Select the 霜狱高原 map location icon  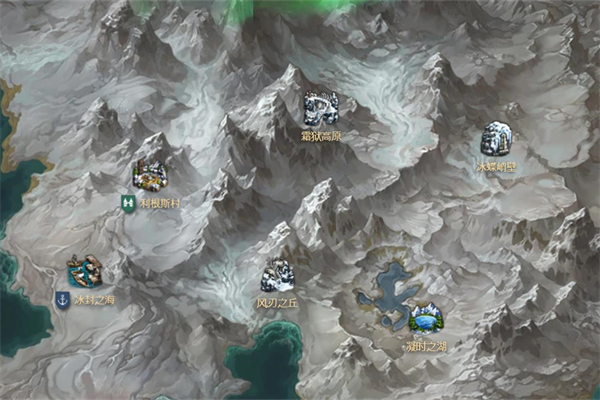[321, 108]
